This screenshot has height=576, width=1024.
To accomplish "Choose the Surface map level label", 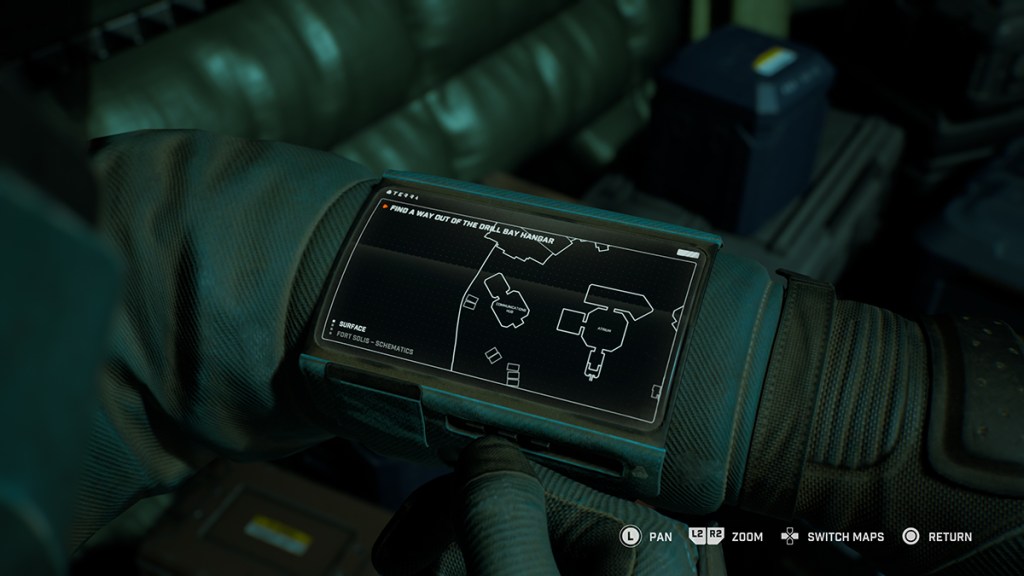I will (x=354, y=326).
